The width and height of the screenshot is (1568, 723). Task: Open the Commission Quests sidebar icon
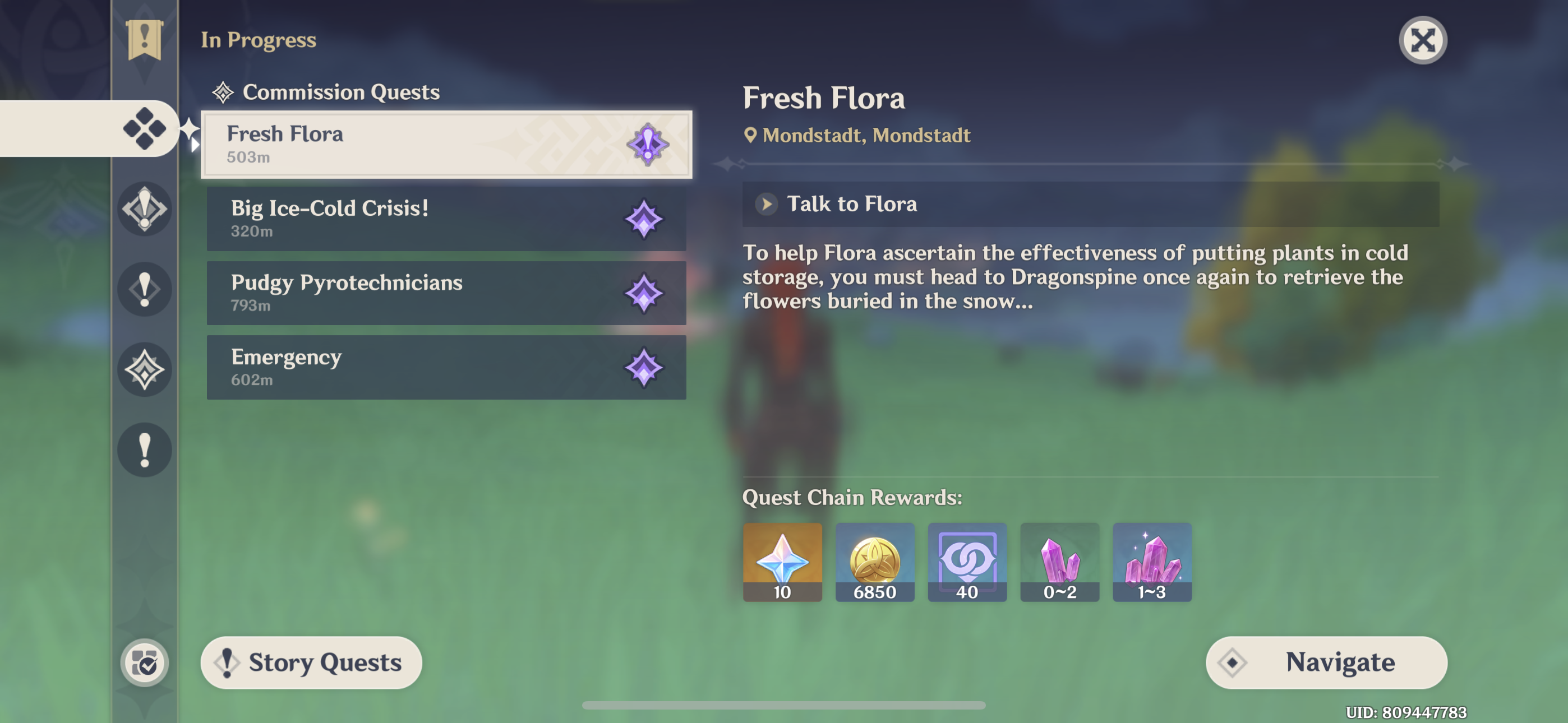coord(144,128)
